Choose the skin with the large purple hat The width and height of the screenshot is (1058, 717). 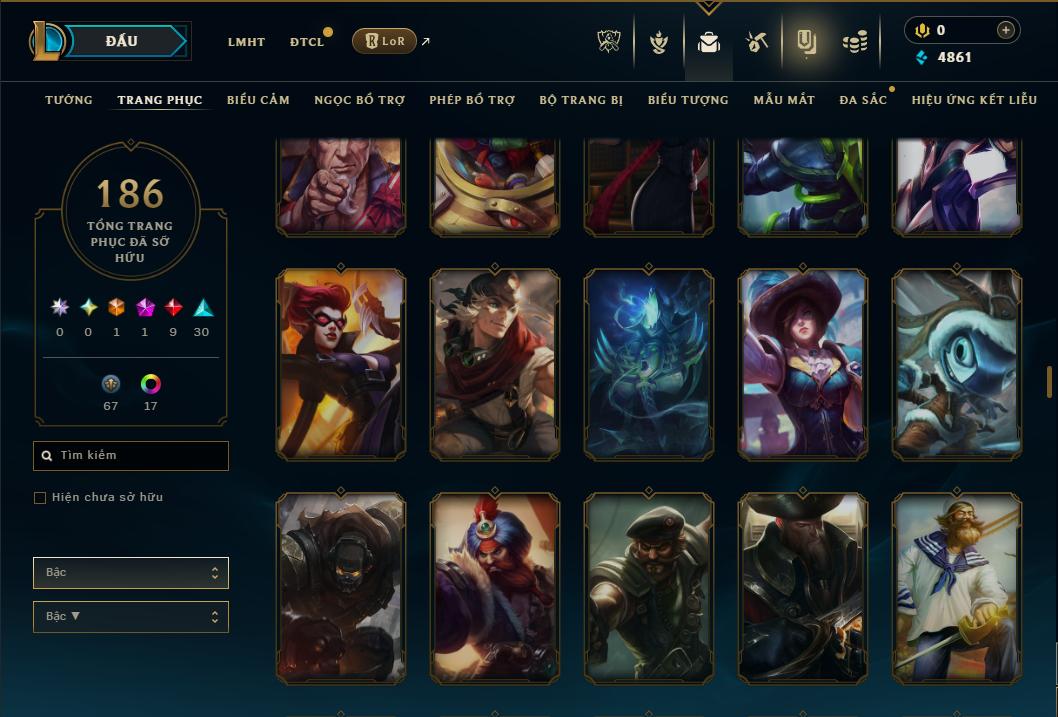pyautogui.click(x=803, y=365)
